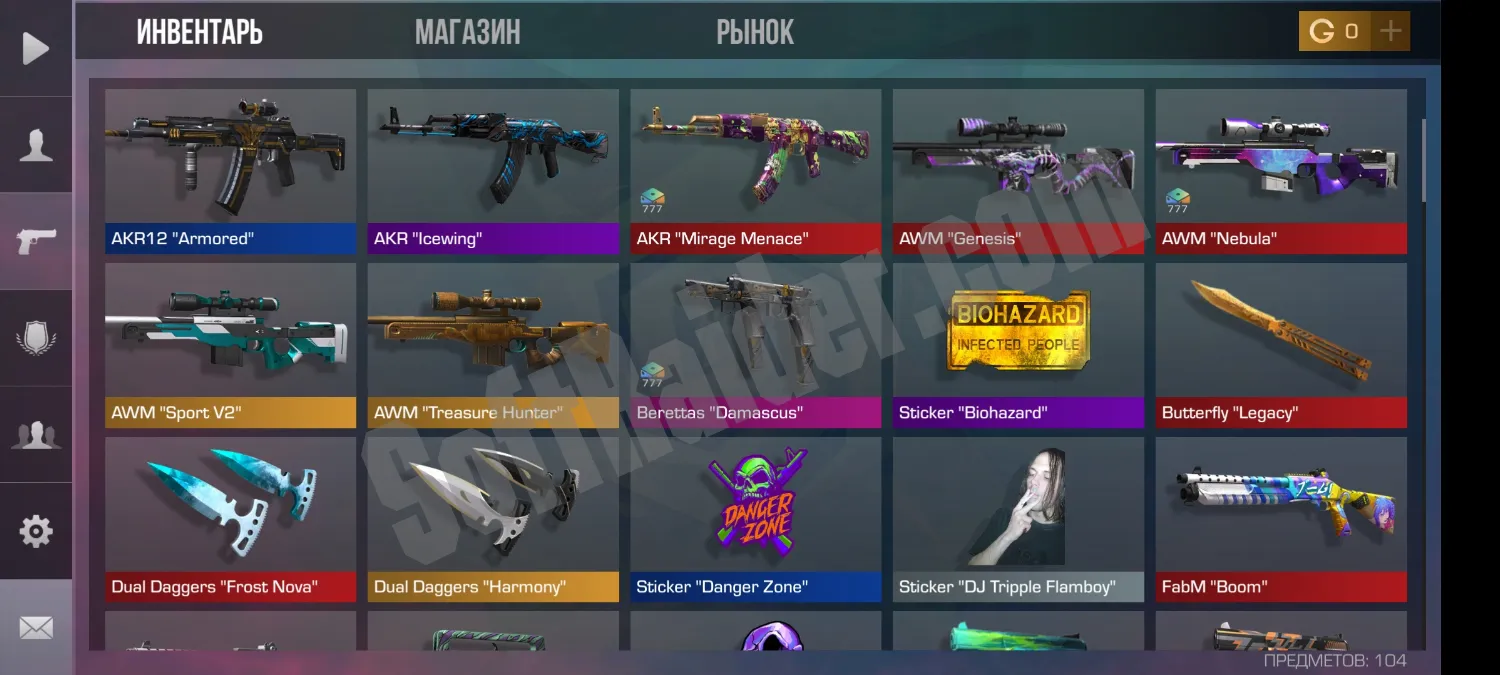Open the mail envelope icon

tap(36, 627)
